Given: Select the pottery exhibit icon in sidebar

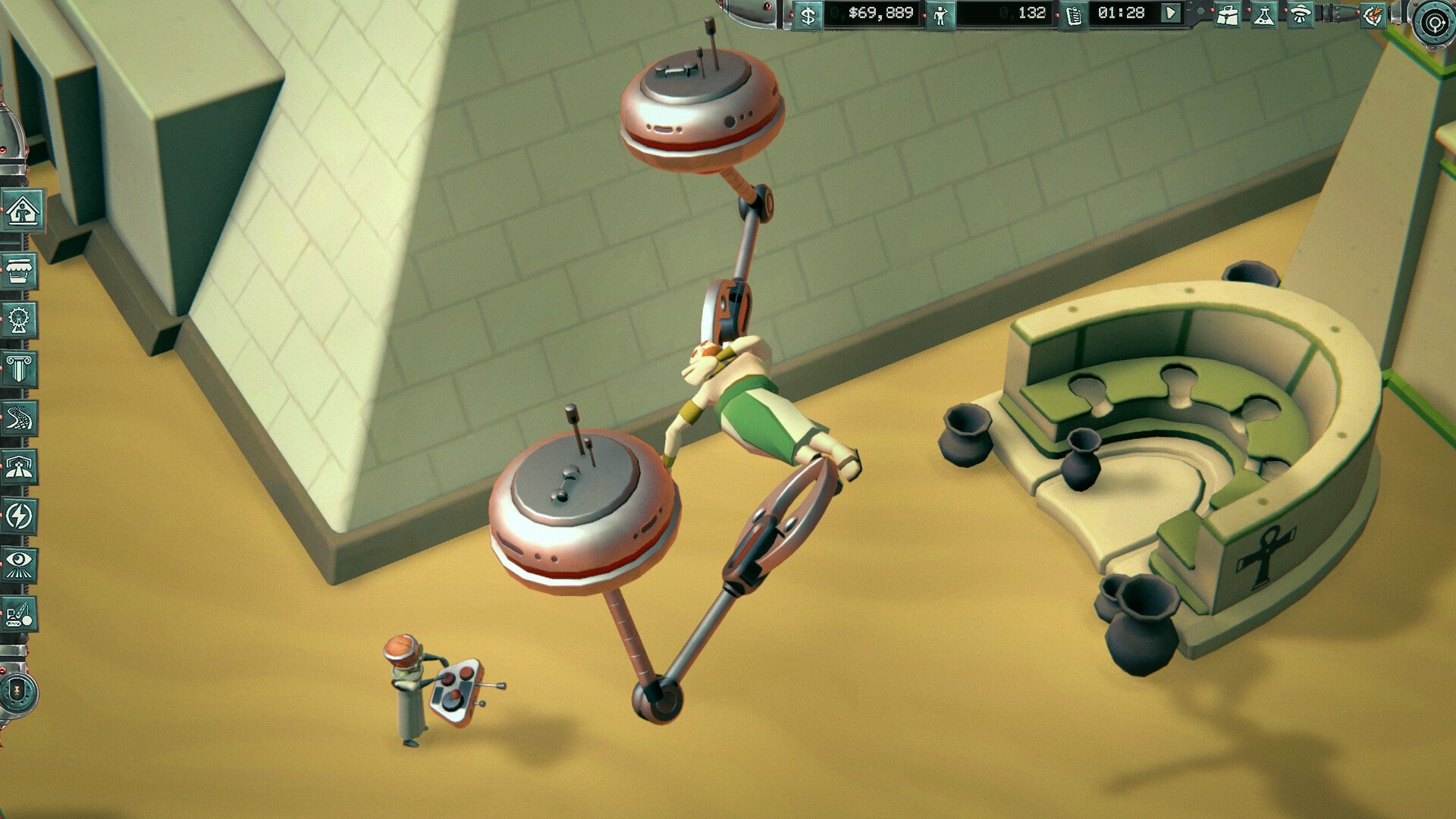Looking at the screenshot, I should click(x=20, y=271).
